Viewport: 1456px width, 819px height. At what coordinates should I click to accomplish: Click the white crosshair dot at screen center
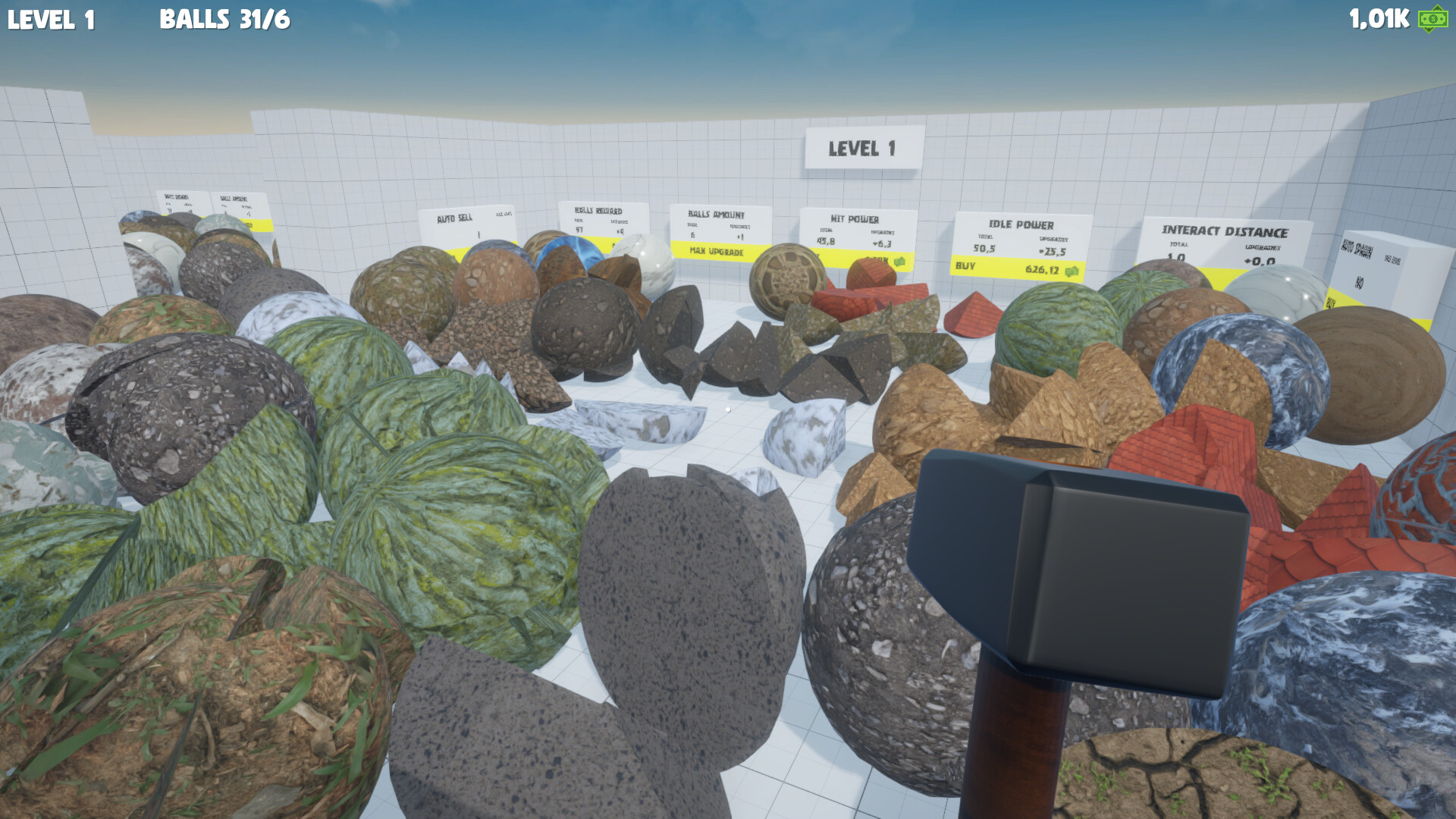728,408
